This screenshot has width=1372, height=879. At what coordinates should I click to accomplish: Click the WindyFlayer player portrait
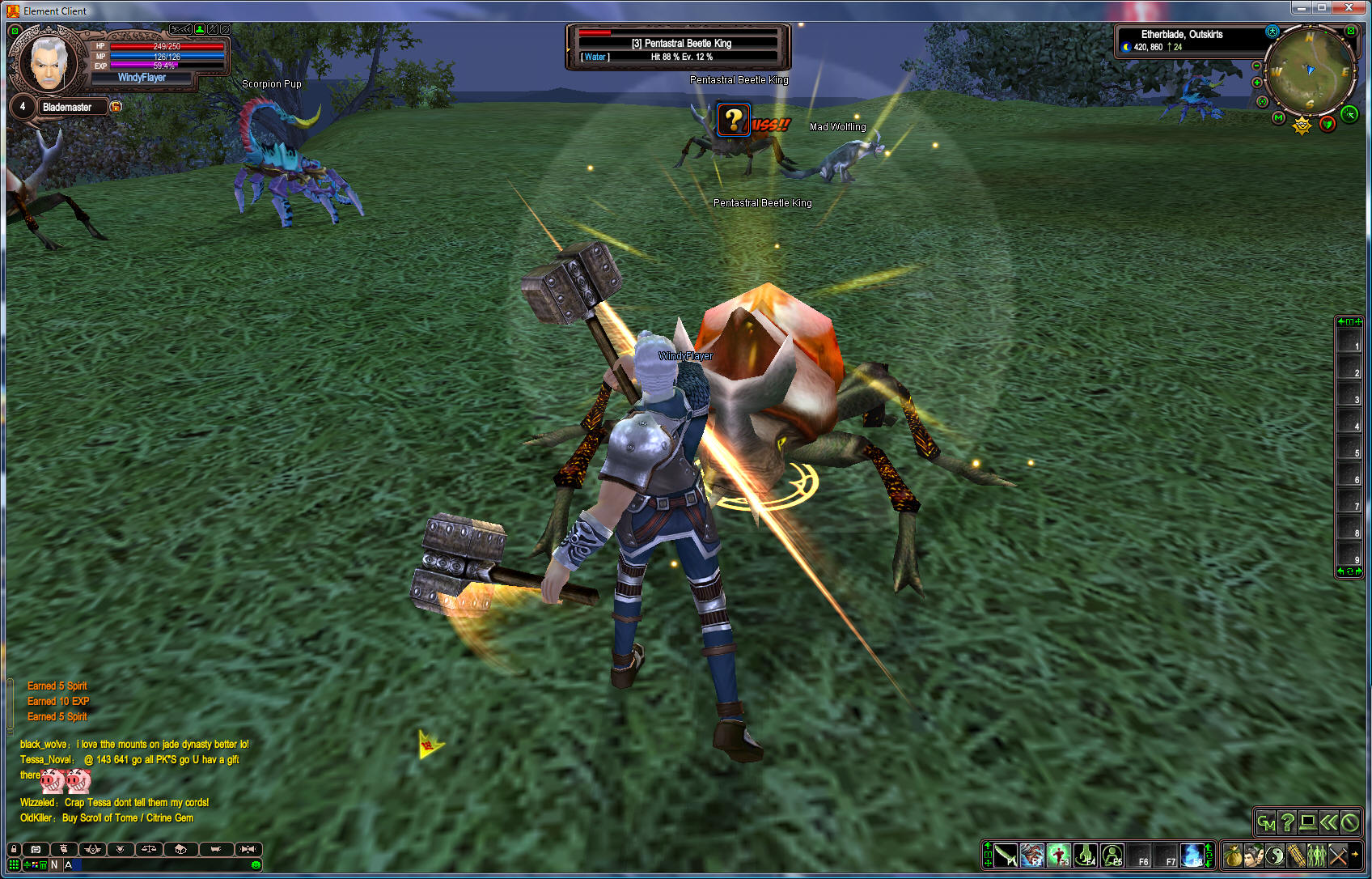[49, 62]
